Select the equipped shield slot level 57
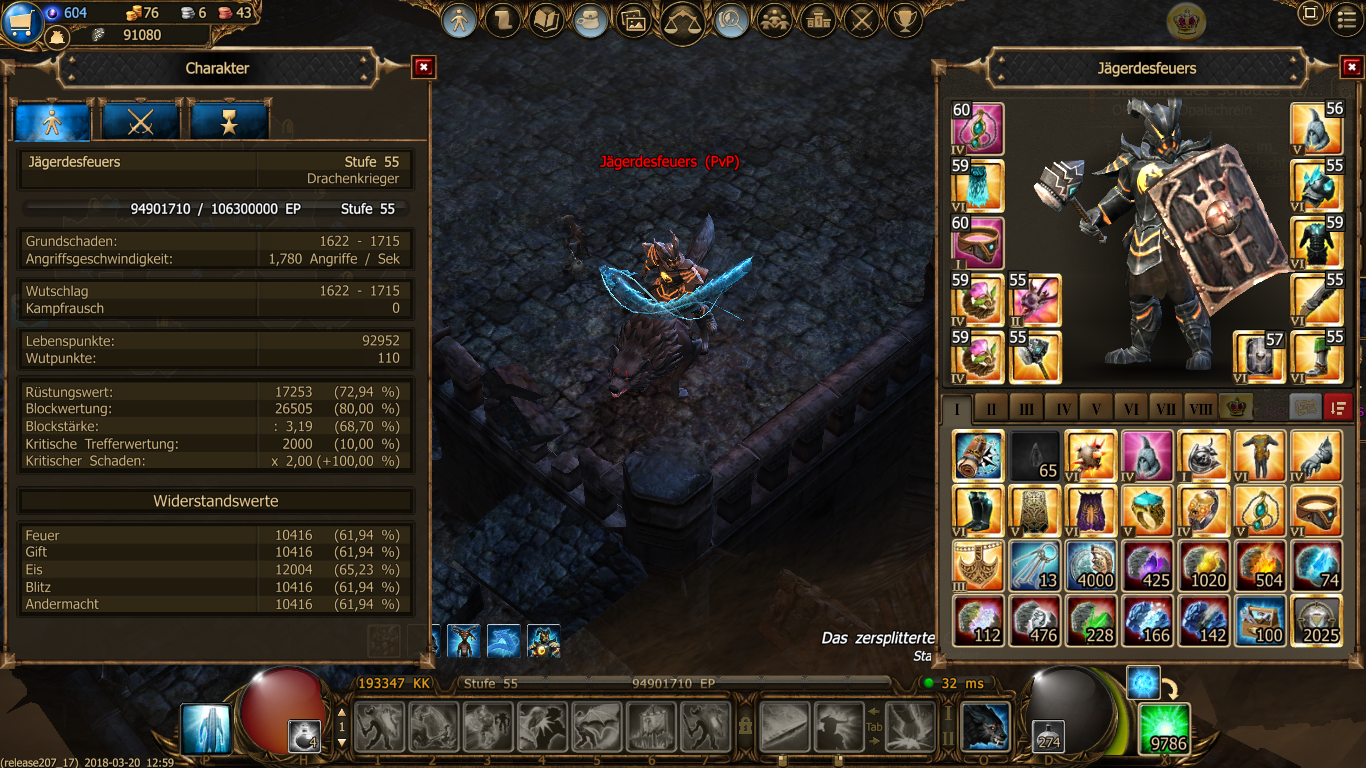This screenshot has height=768, width=1366. point(1258,356)
